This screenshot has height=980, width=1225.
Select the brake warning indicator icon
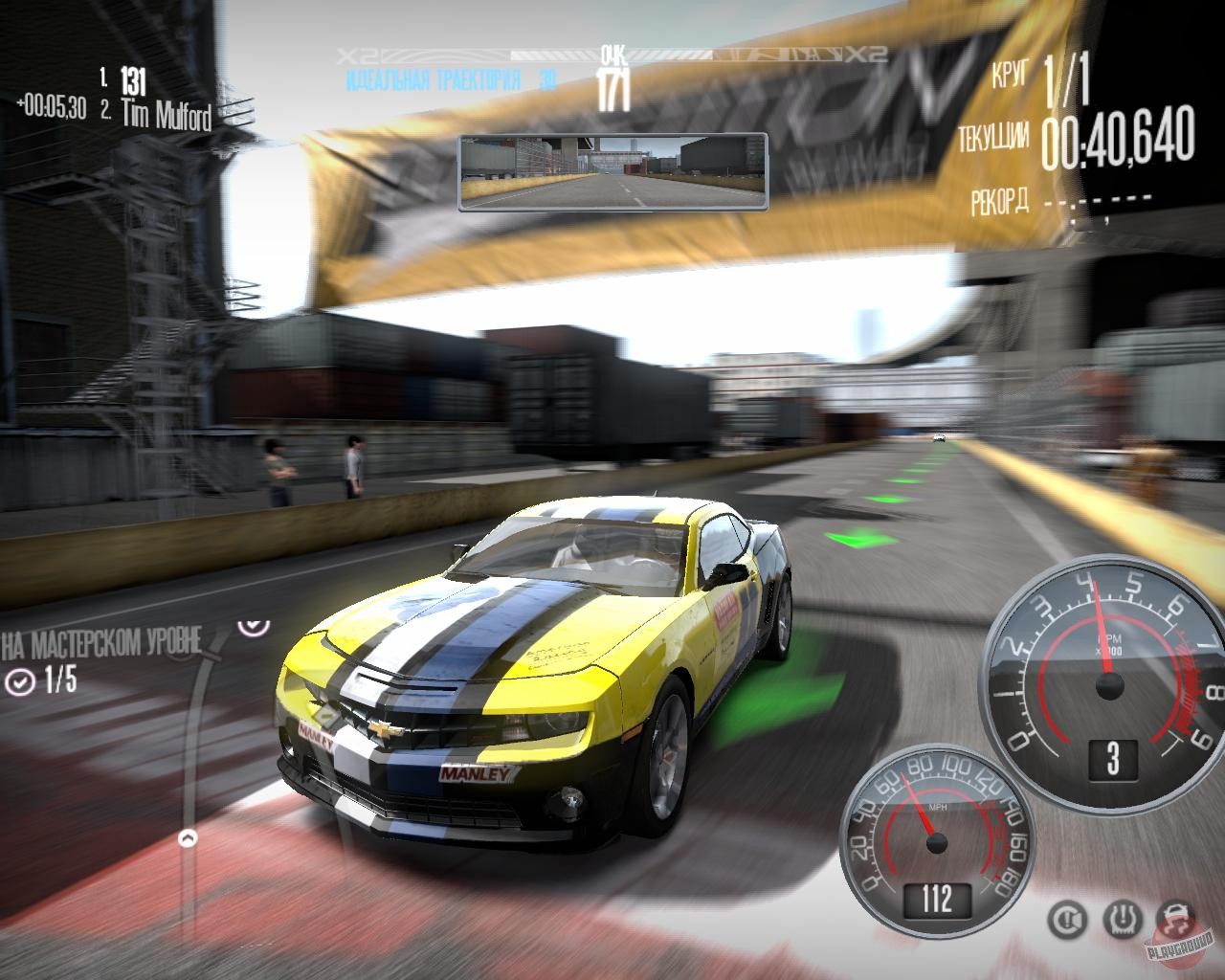(x=1065, y=920)
